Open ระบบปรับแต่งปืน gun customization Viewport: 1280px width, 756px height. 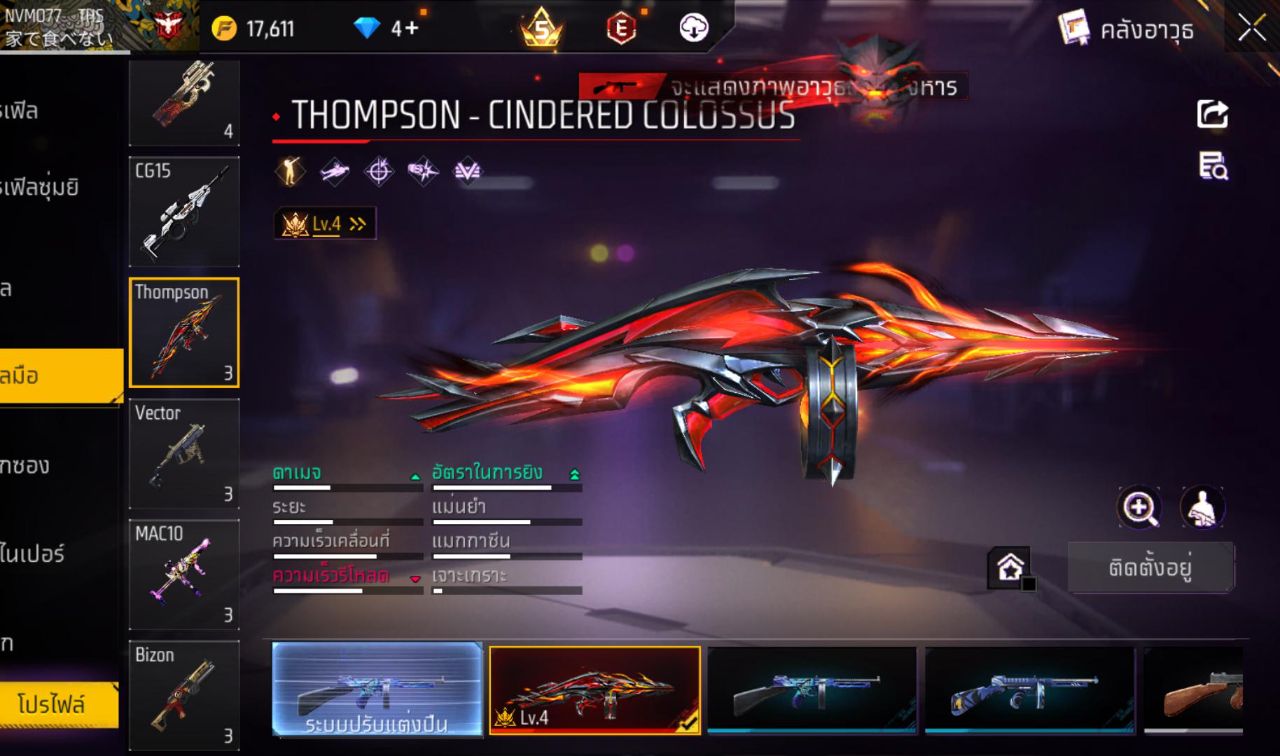377,688
